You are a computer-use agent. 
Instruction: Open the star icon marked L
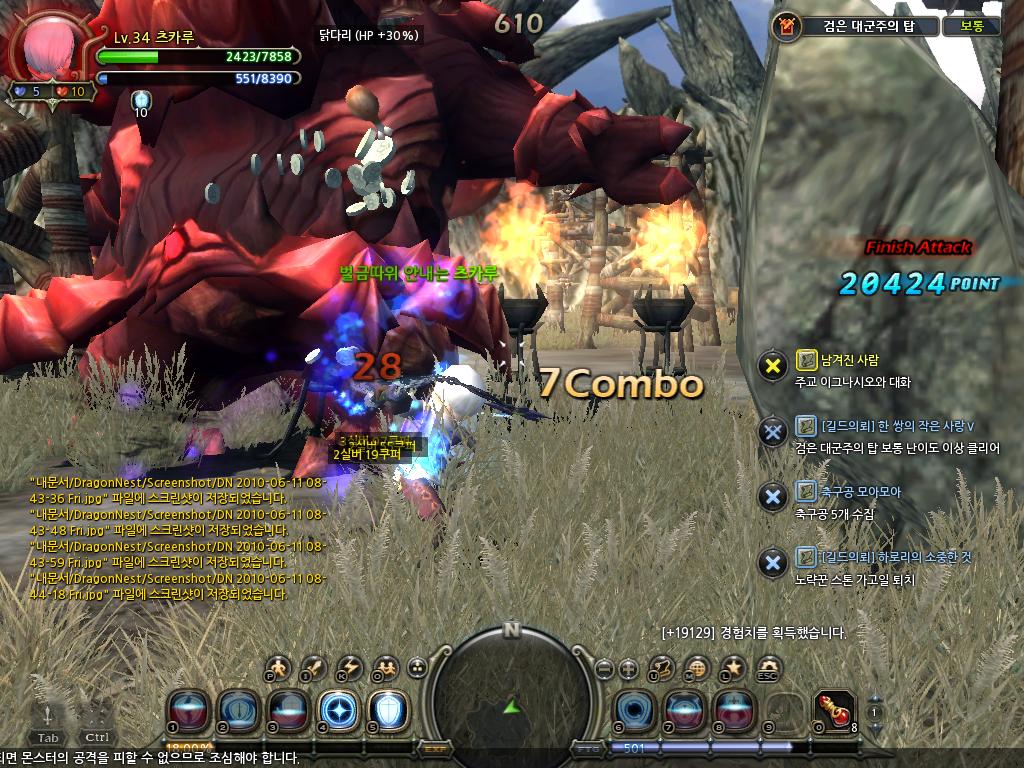coord(733,667)
